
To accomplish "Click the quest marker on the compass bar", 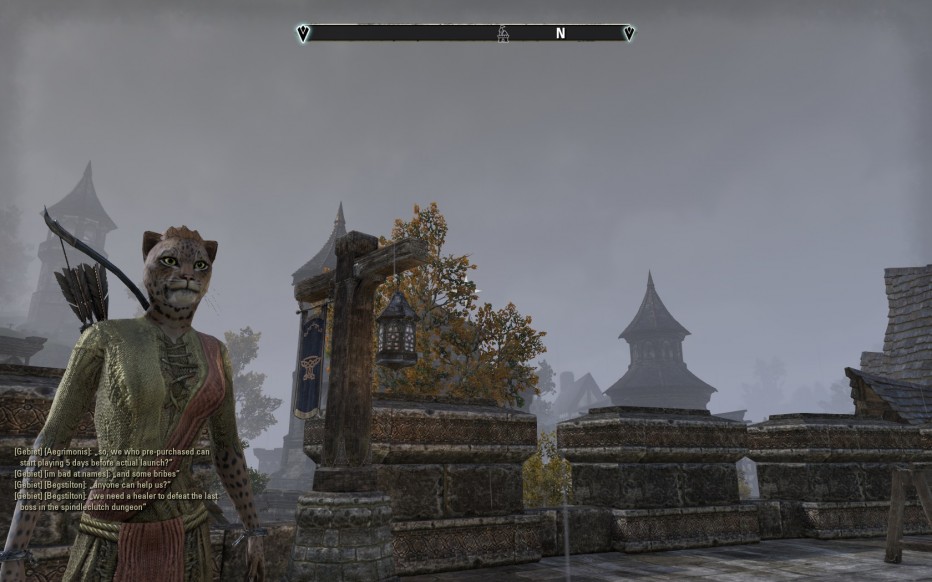I will click(x=503, y=34).
